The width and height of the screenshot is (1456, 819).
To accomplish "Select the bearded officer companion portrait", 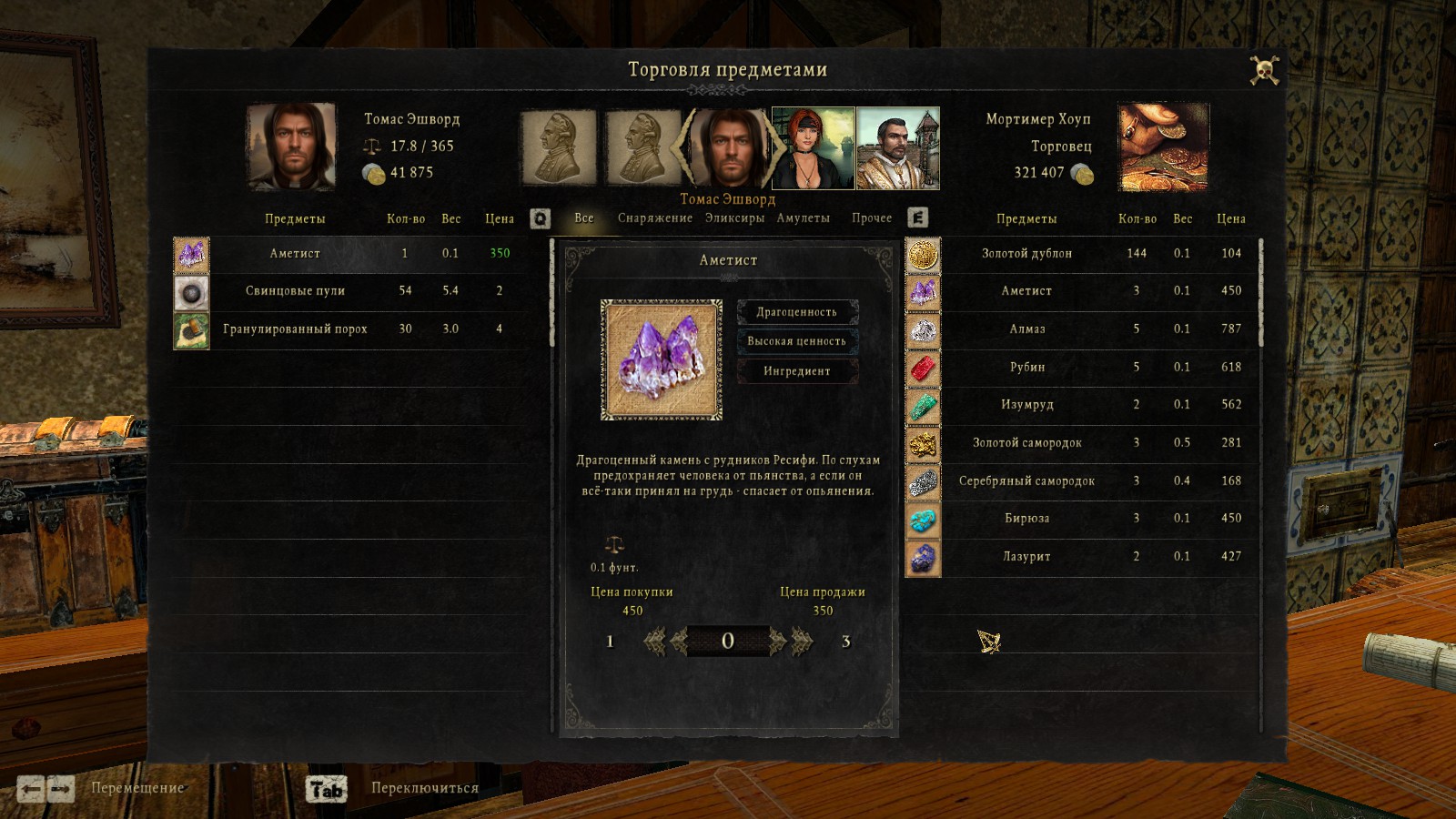I will pos(897,148).
